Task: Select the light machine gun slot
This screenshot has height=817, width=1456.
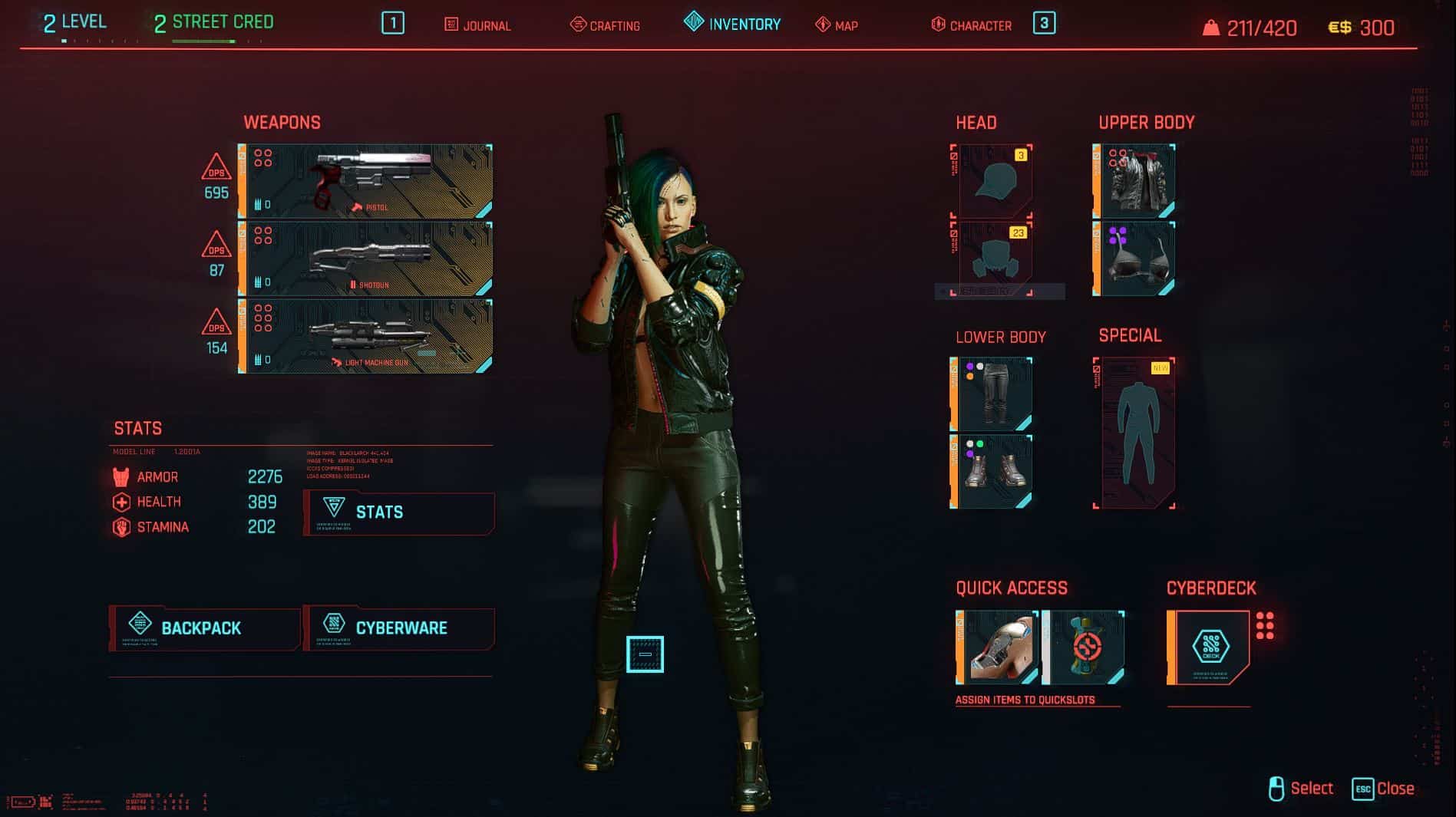Action: [366, 337]
